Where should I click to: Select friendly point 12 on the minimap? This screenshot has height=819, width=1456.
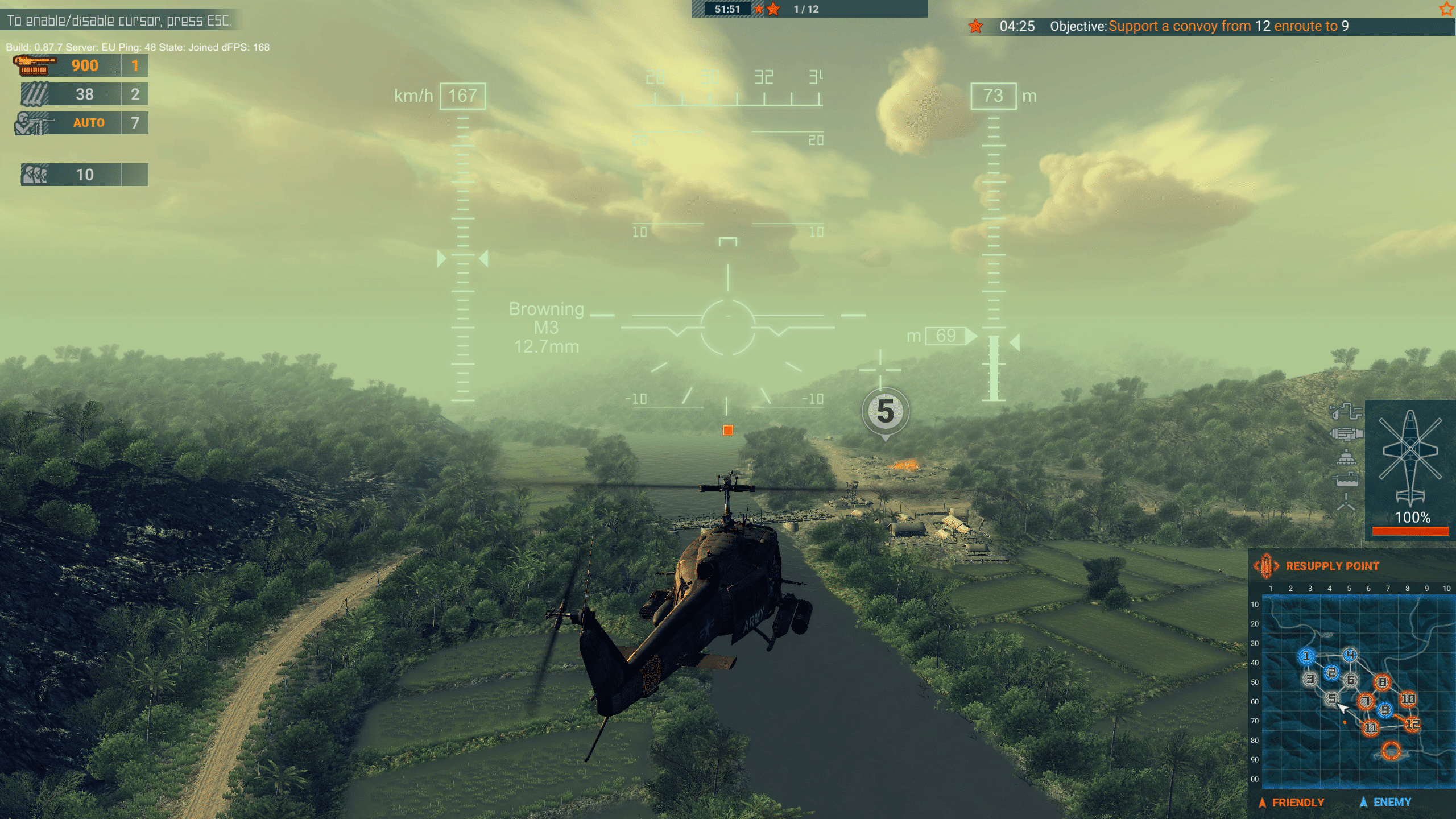coord(1412,724)
